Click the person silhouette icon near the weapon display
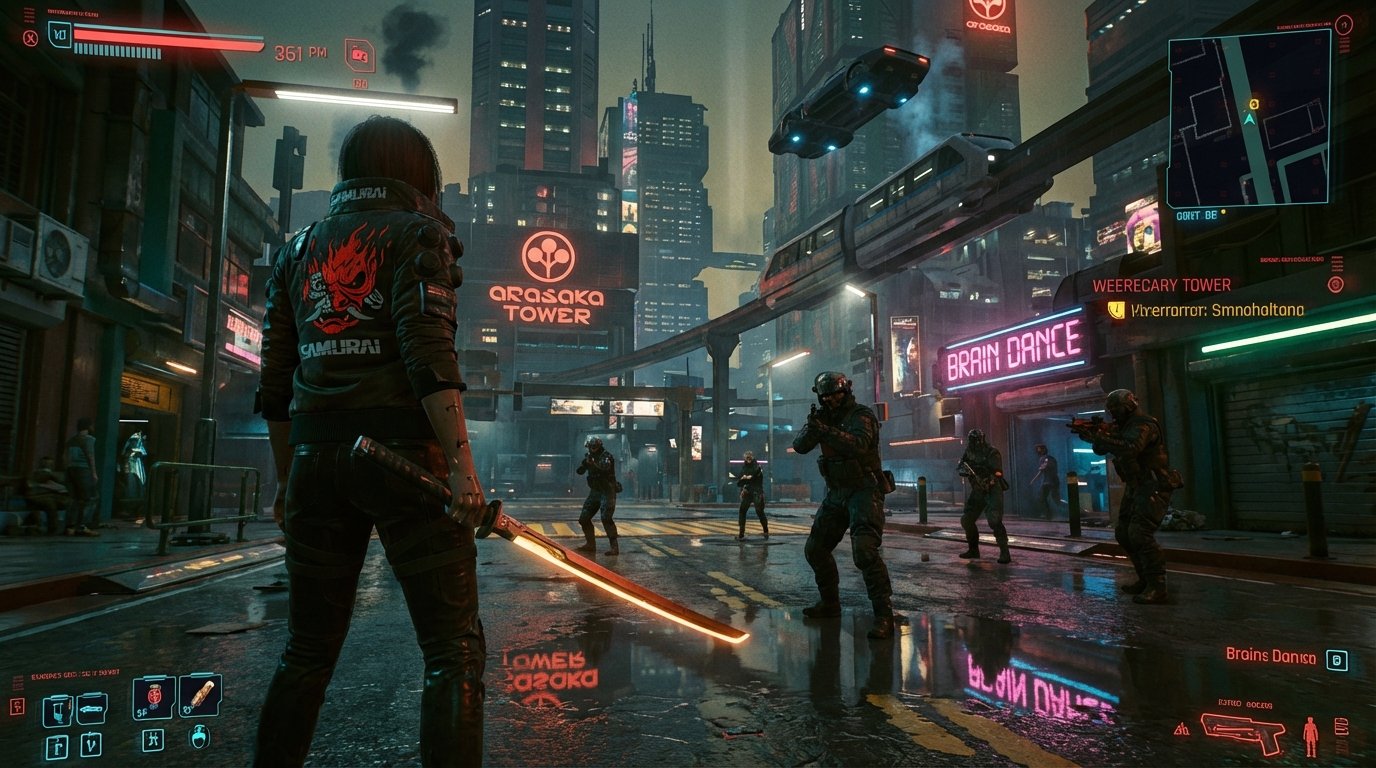Image resolution: width=1376 pixels, height=768 pixels. pos(1310,736)
